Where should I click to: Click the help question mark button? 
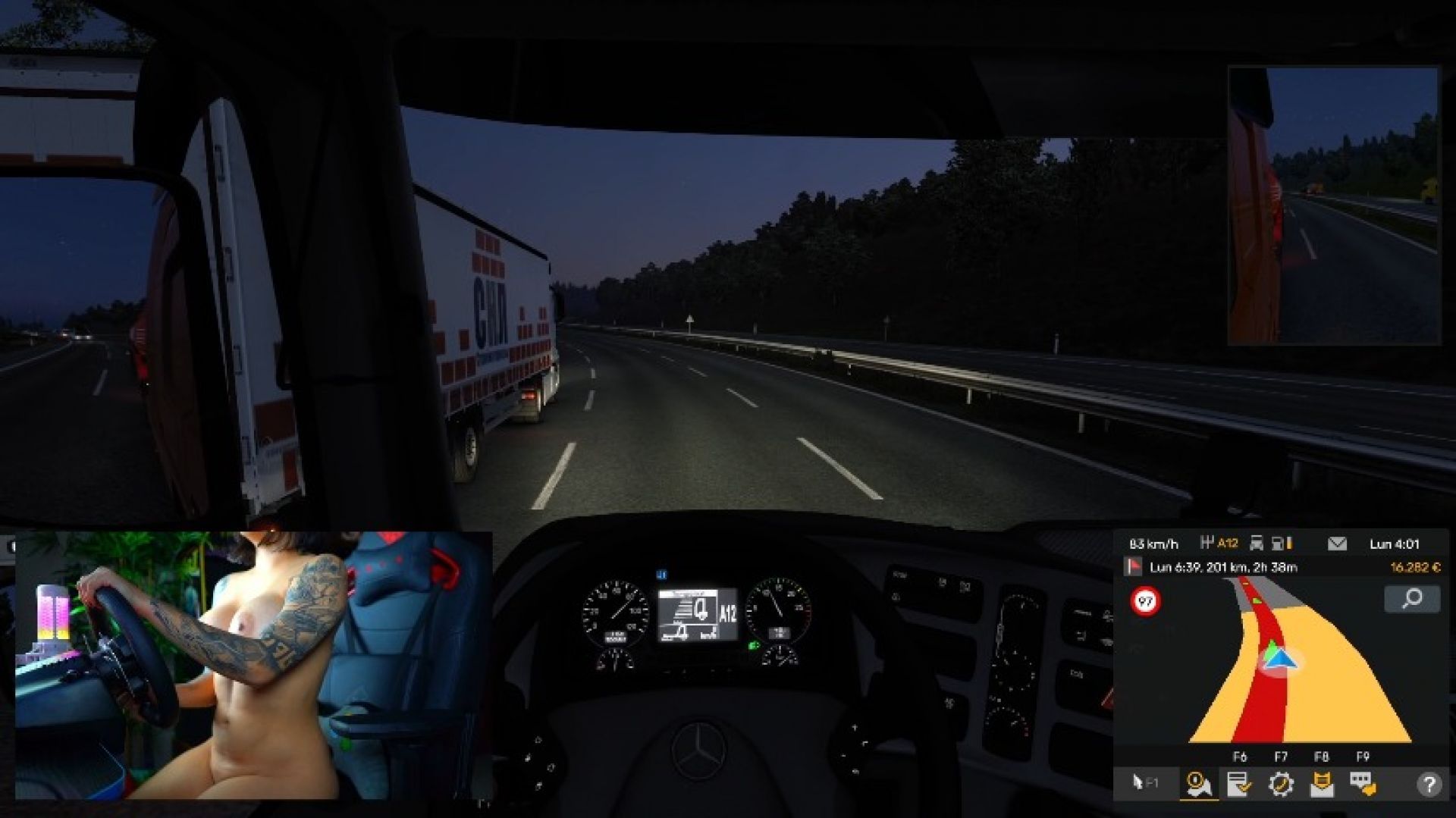click(x=1429, y=784)
